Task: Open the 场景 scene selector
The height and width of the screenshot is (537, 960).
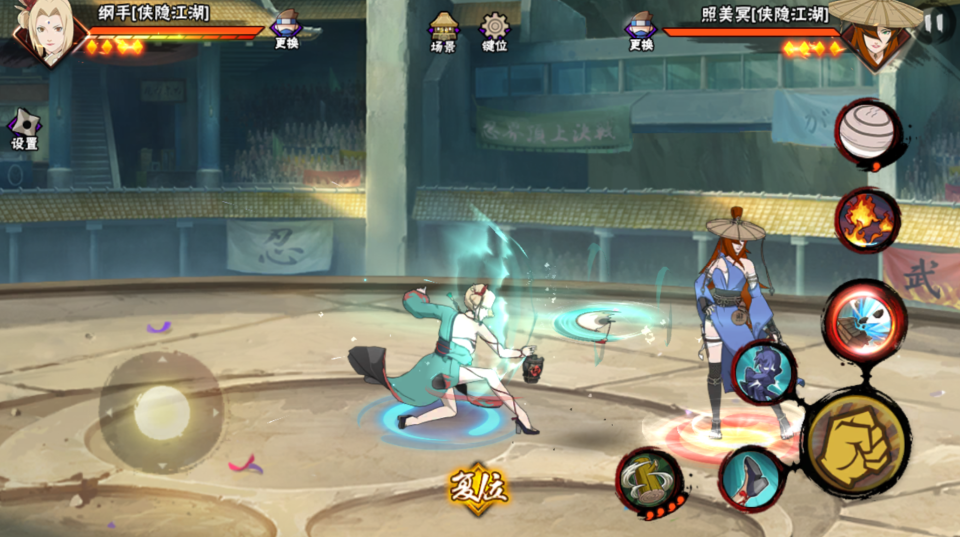Action: click(x=443, y=31)
